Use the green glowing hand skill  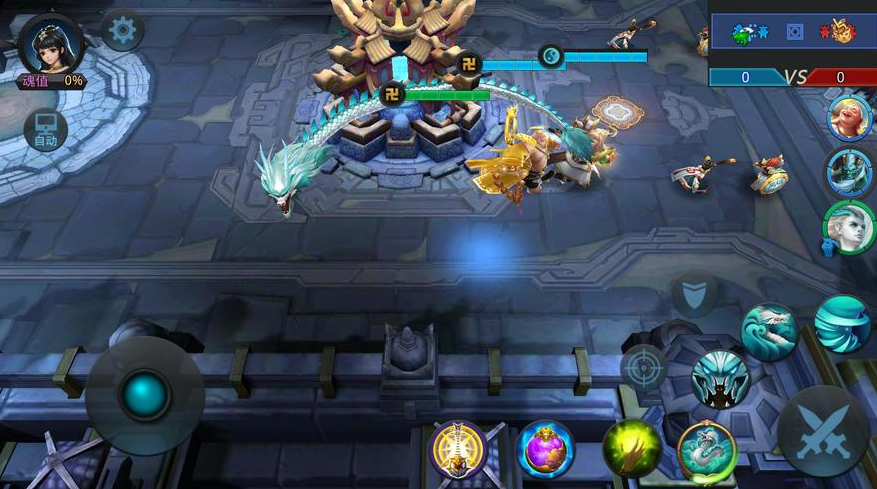(632, 449)
